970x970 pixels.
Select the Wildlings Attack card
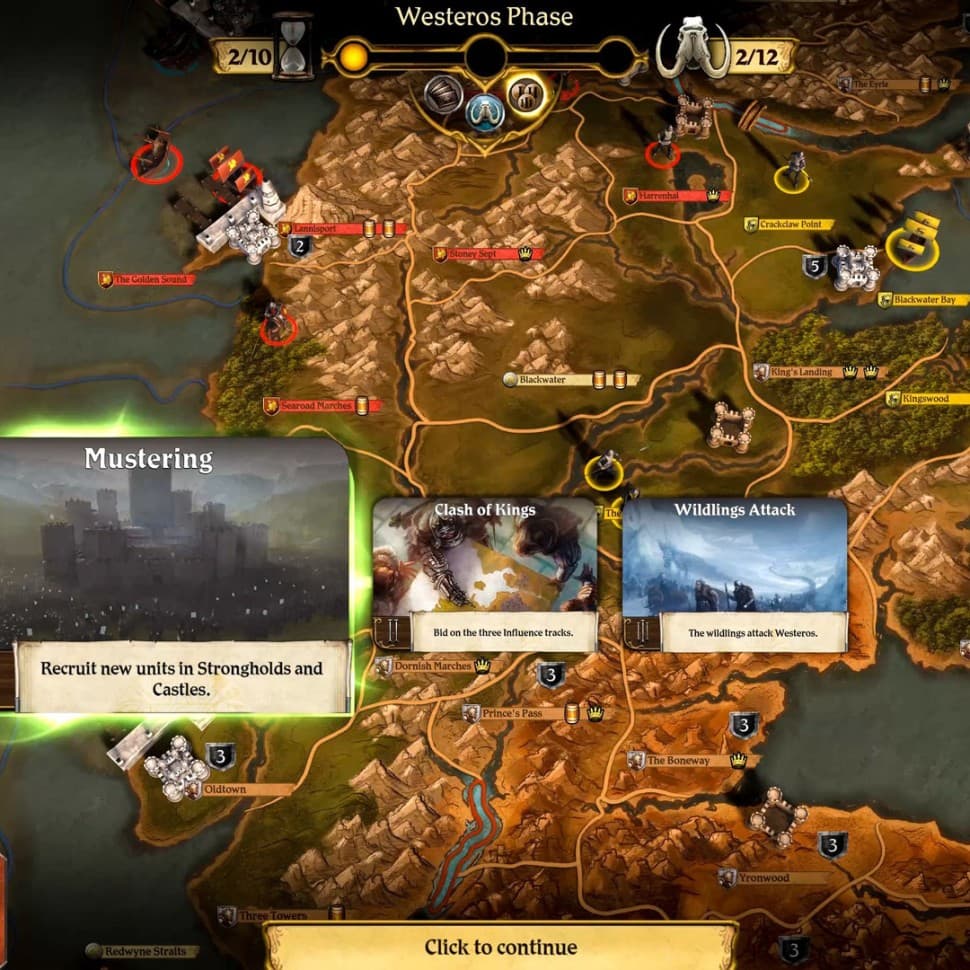[734, 573]
